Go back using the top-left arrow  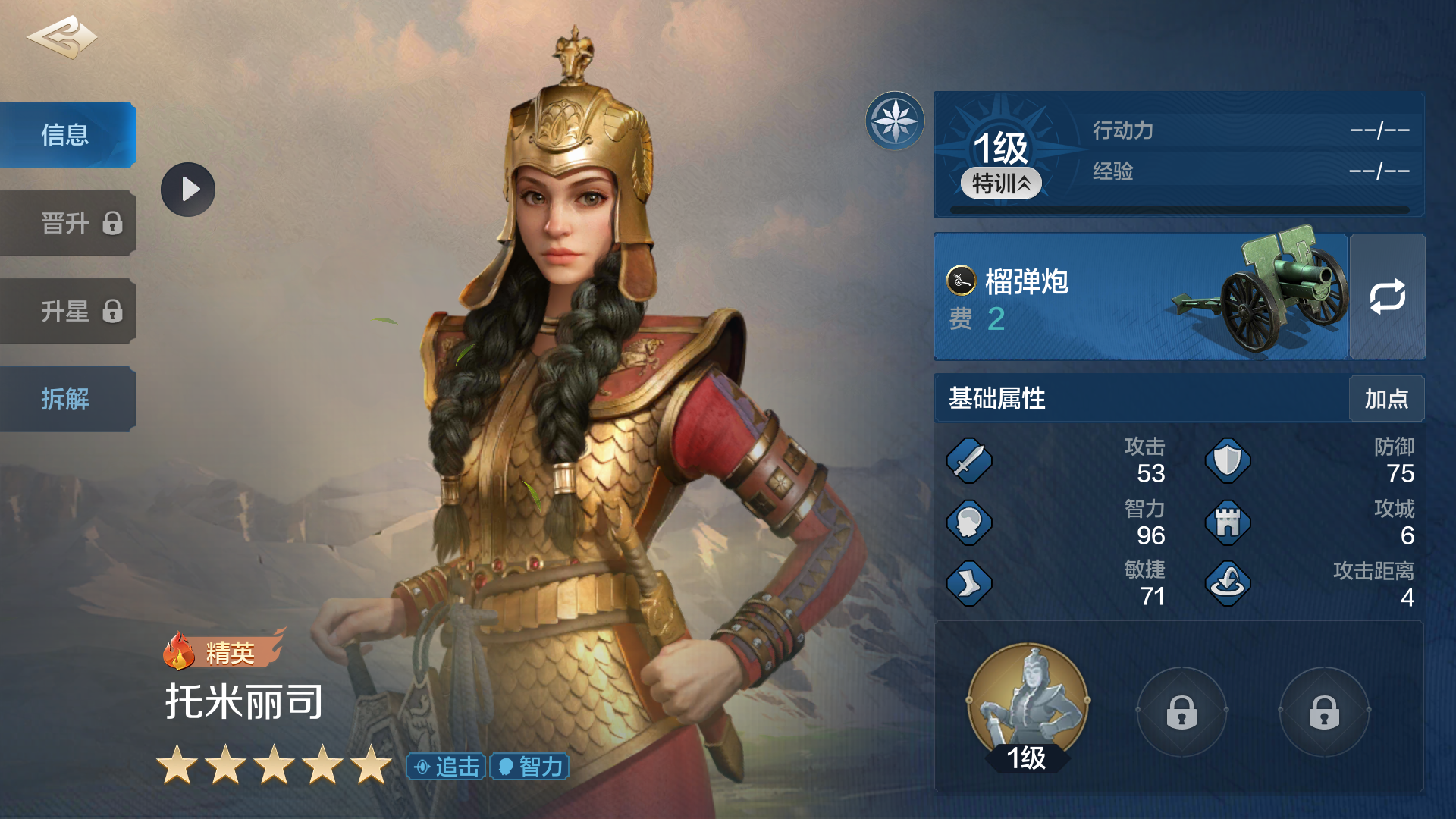point(62,37)
